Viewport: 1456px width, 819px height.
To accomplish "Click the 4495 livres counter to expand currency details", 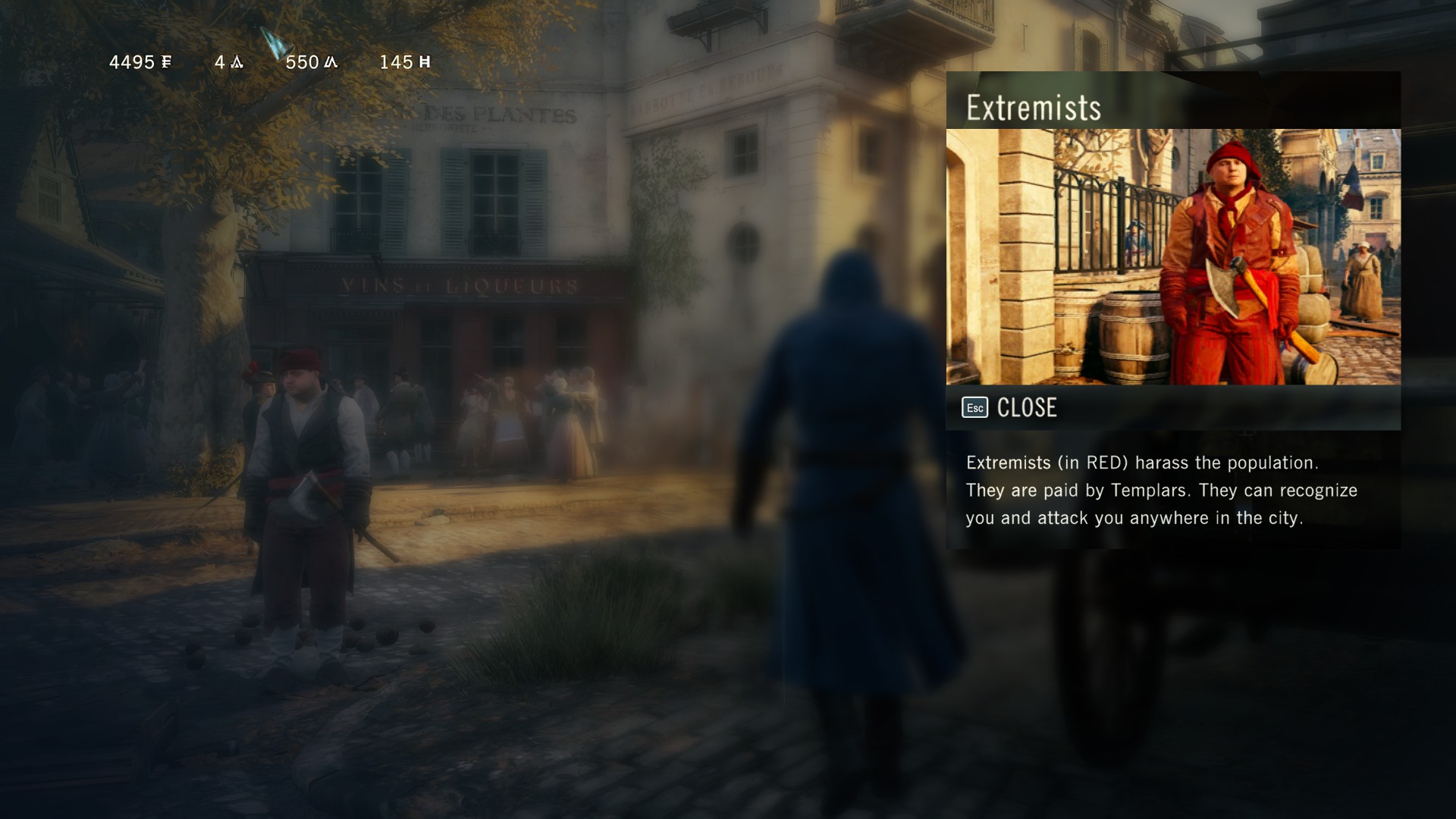I will pos(136,63).
